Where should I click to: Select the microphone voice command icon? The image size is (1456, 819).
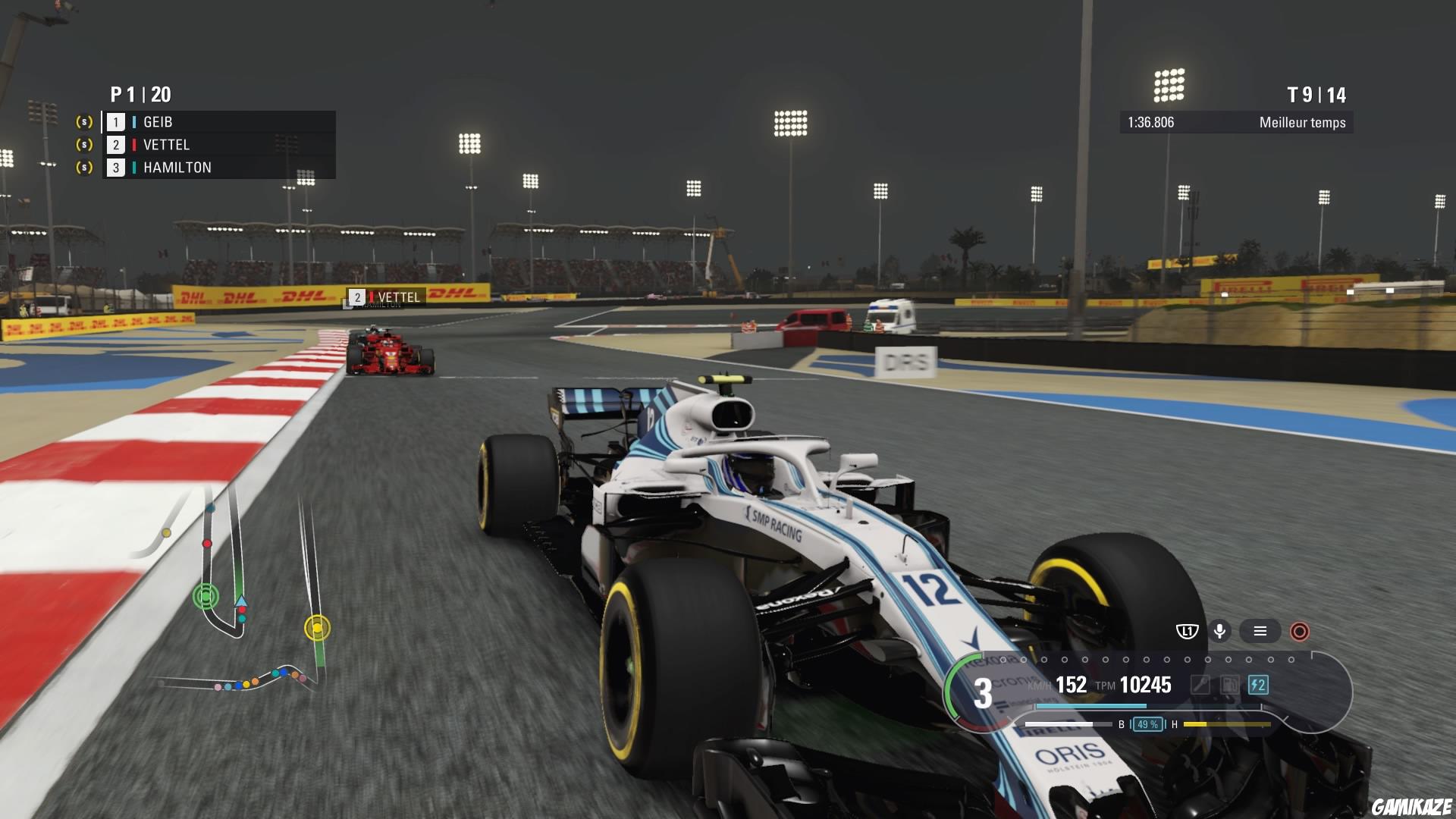point(1220,630)
